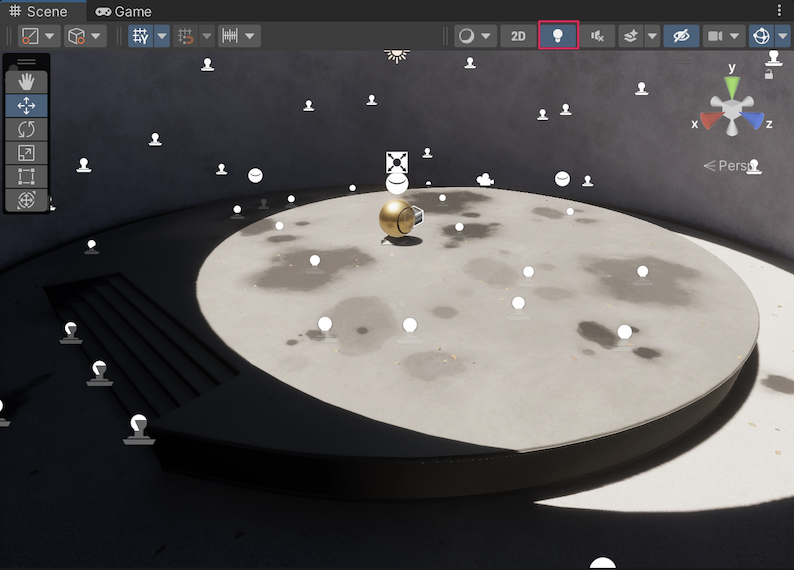Open the draw mode sphere dropdown

[x=474, y=36]
